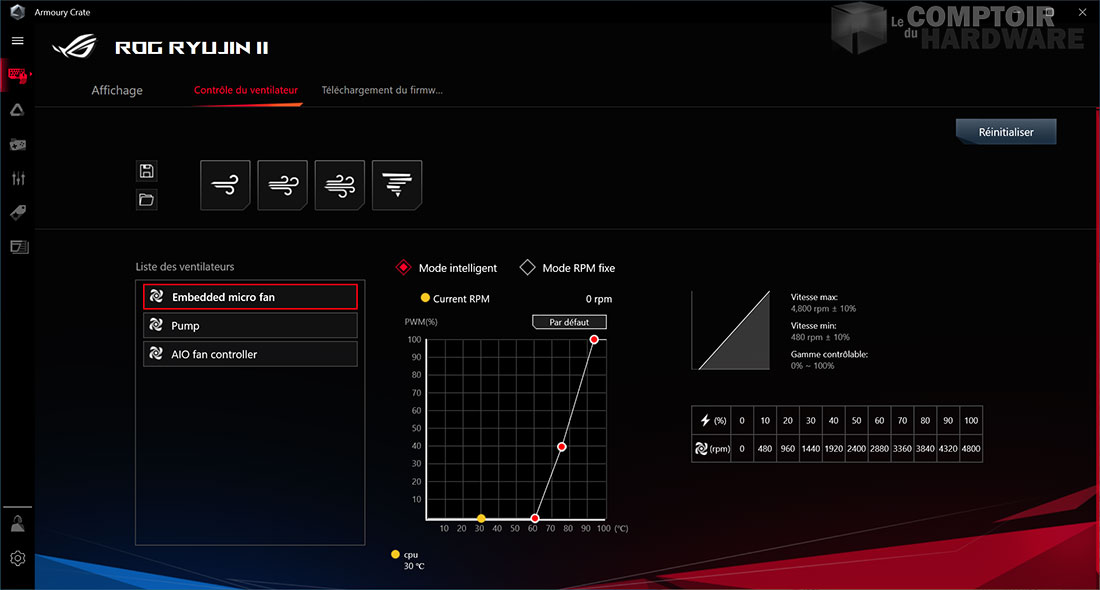1100x590 pixels.
Task: Enable Mode intelligent
Action: click(403, 268)
